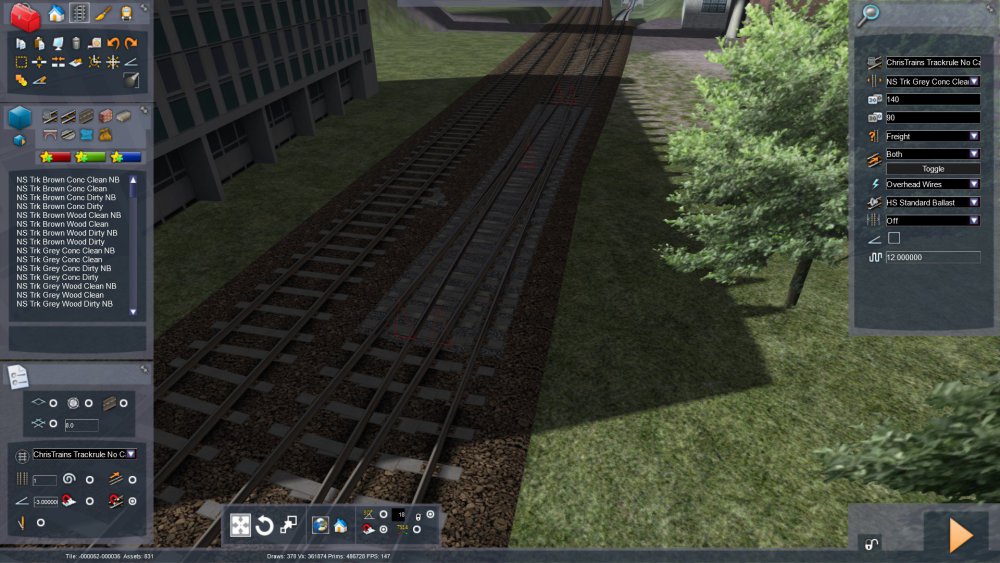Screen dimensions: 1000x563
Task: Select 'NS Trk Grey Wood Clean' from track list
Action: tap(60, 295)
